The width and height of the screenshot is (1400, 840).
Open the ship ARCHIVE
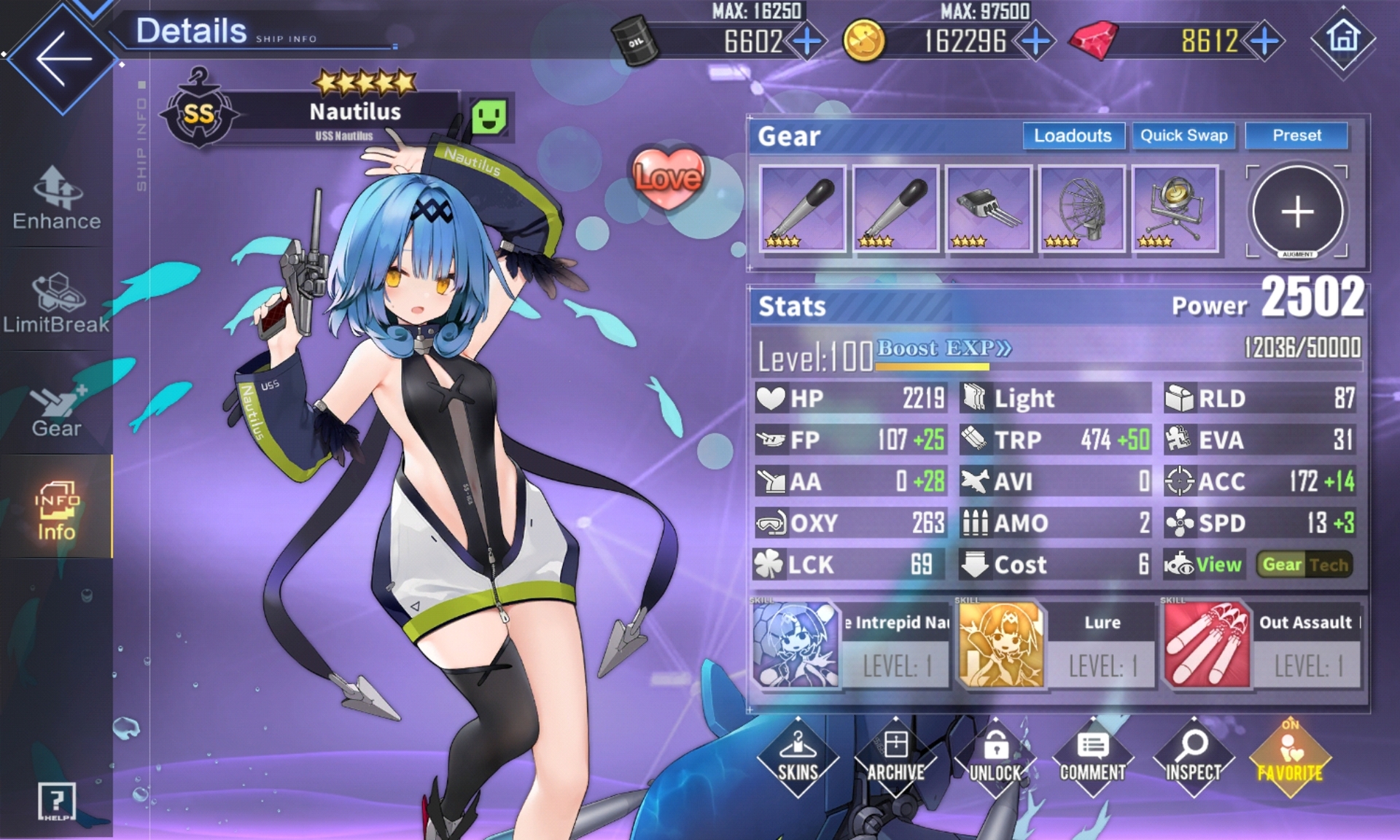point(895,758)
